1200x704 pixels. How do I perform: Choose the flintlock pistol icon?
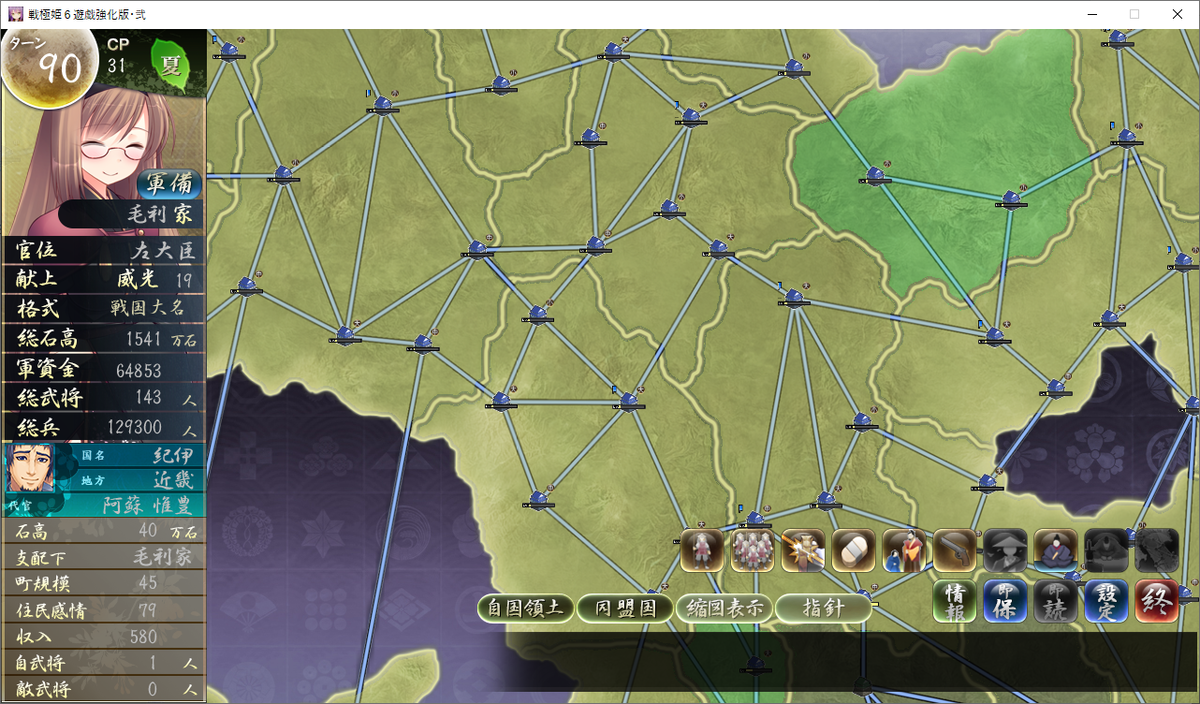click(954, 551)
